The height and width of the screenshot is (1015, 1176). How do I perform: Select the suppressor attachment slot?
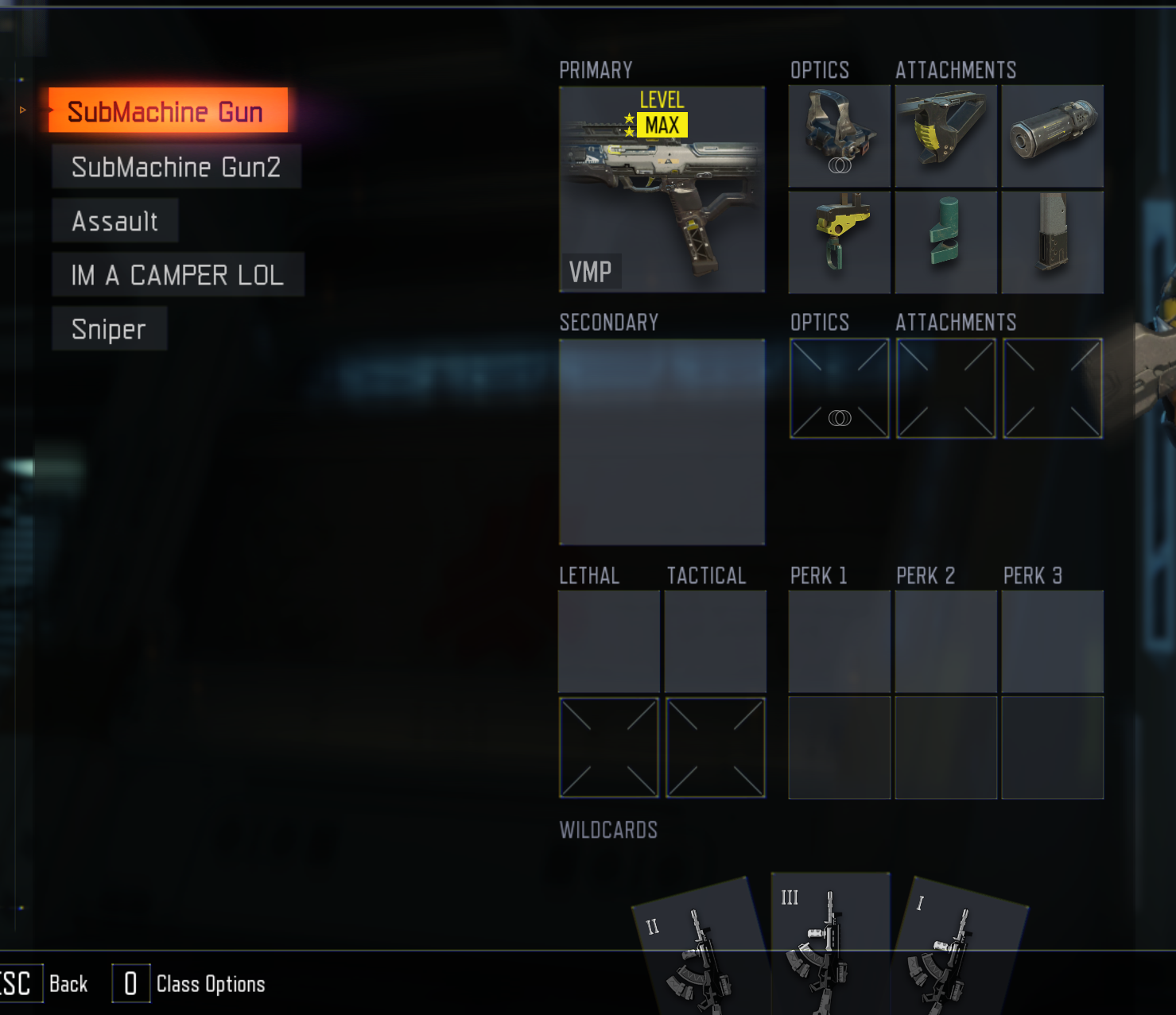click(x=1052, y=136)
